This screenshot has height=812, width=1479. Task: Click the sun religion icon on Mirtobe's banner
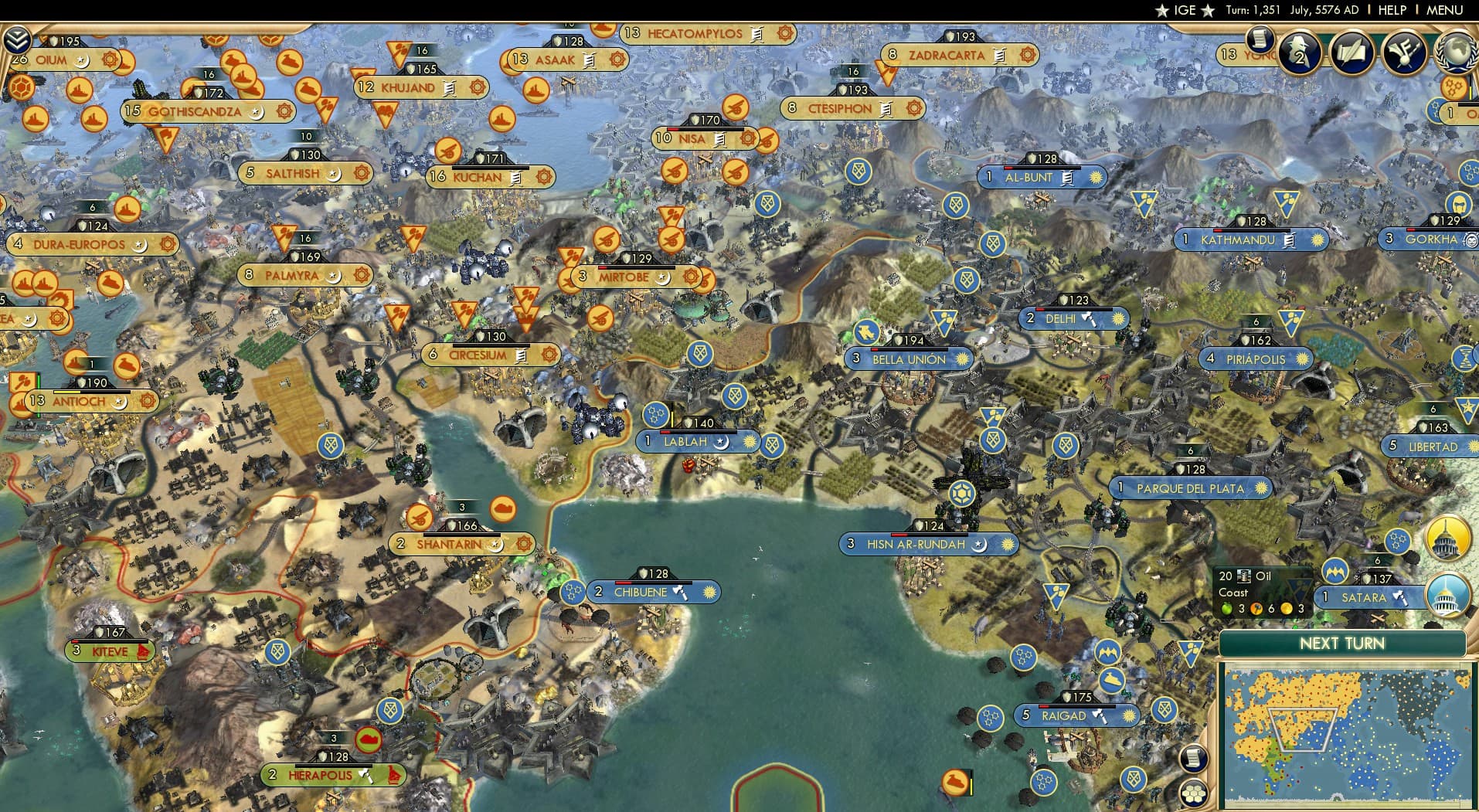click(x=690, y=277)
